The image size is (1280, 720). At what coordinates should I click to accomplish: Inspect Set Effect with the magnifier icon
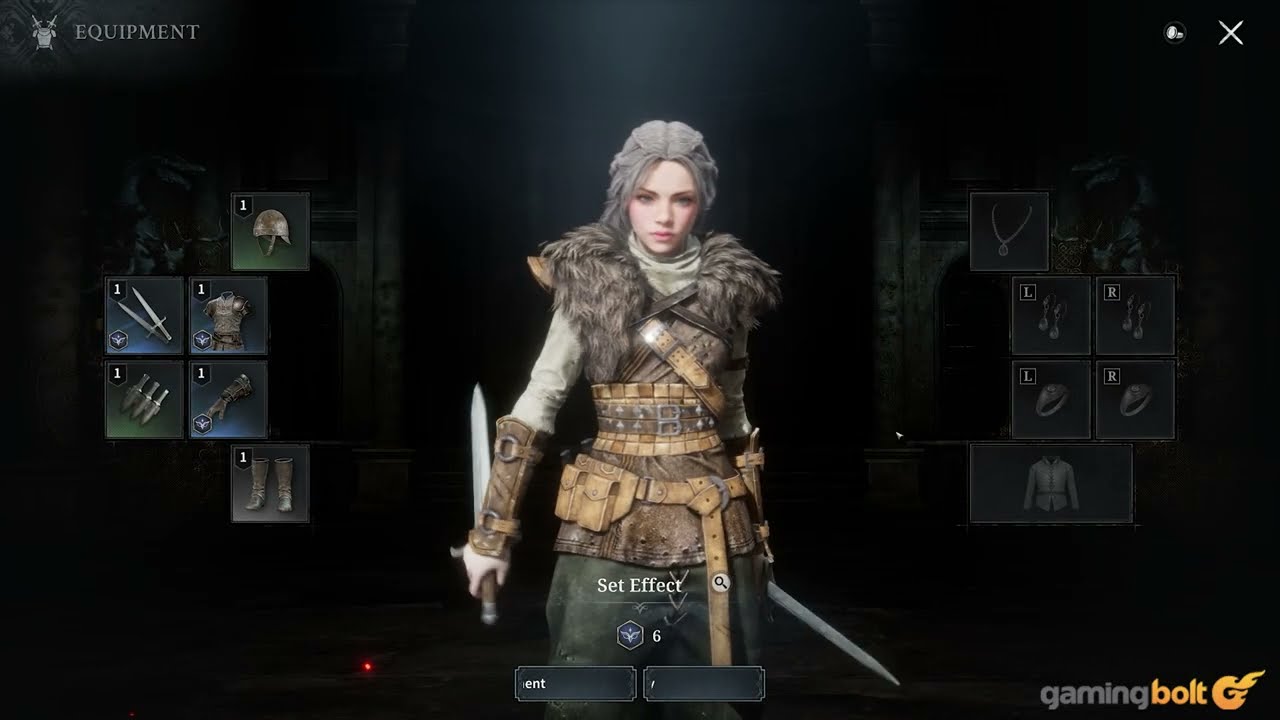pyautogui.click(x=721, y=583)
